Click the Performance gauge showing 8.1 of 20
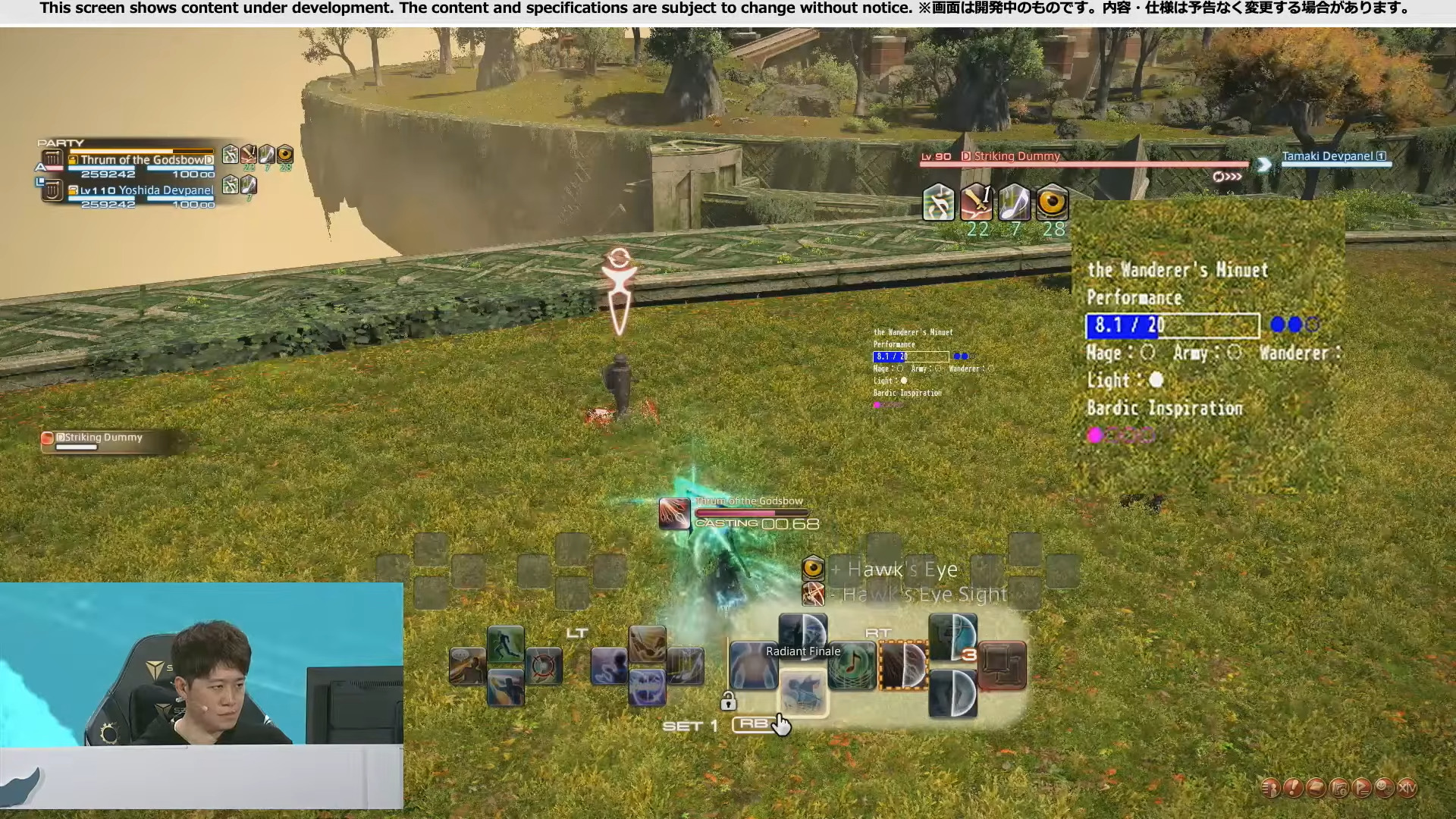The width and height of the screenshot is (1456, 819). coord(1172,325)
